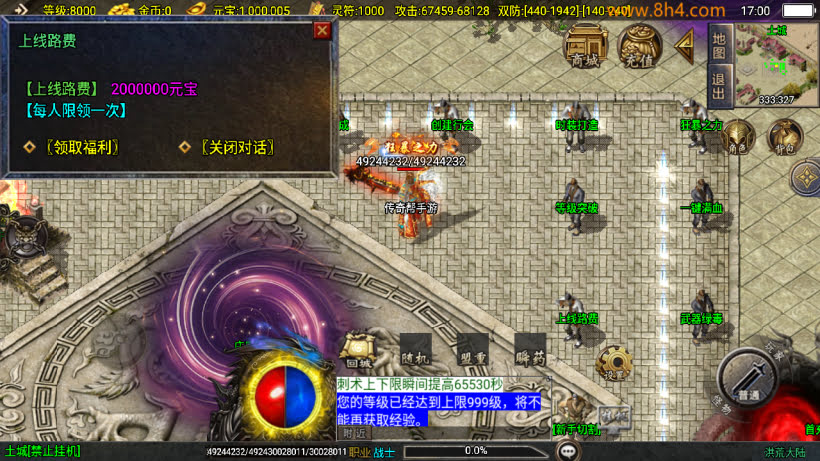Switch to the 附近 nearby chat tab
Screen dimensions: 820x461
pyautogui.click(x=354, y=433)
